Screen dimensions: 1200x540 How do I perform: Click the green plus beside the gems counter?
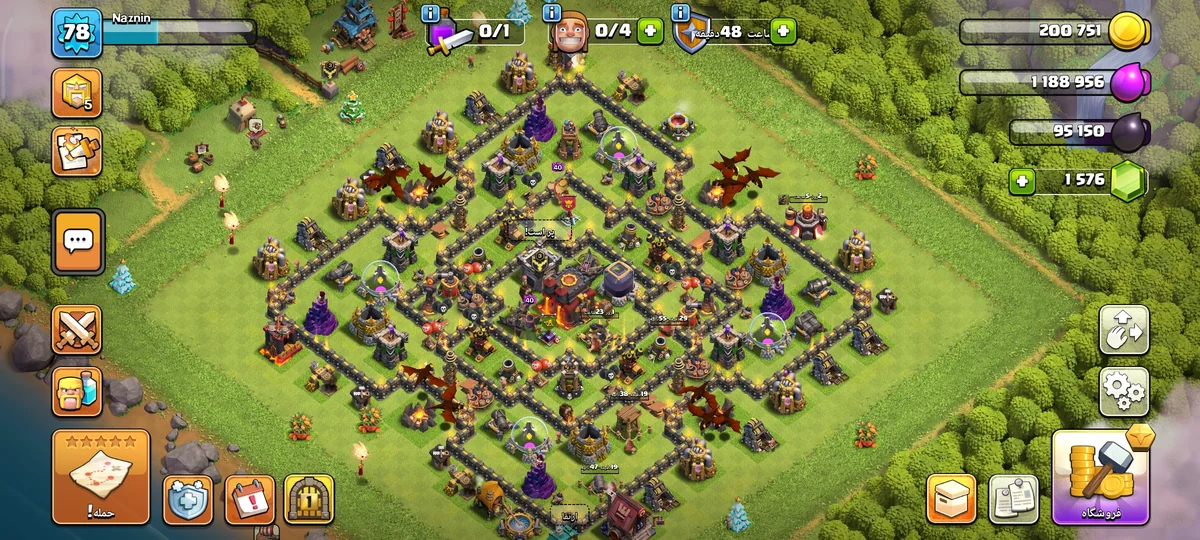1021,181
